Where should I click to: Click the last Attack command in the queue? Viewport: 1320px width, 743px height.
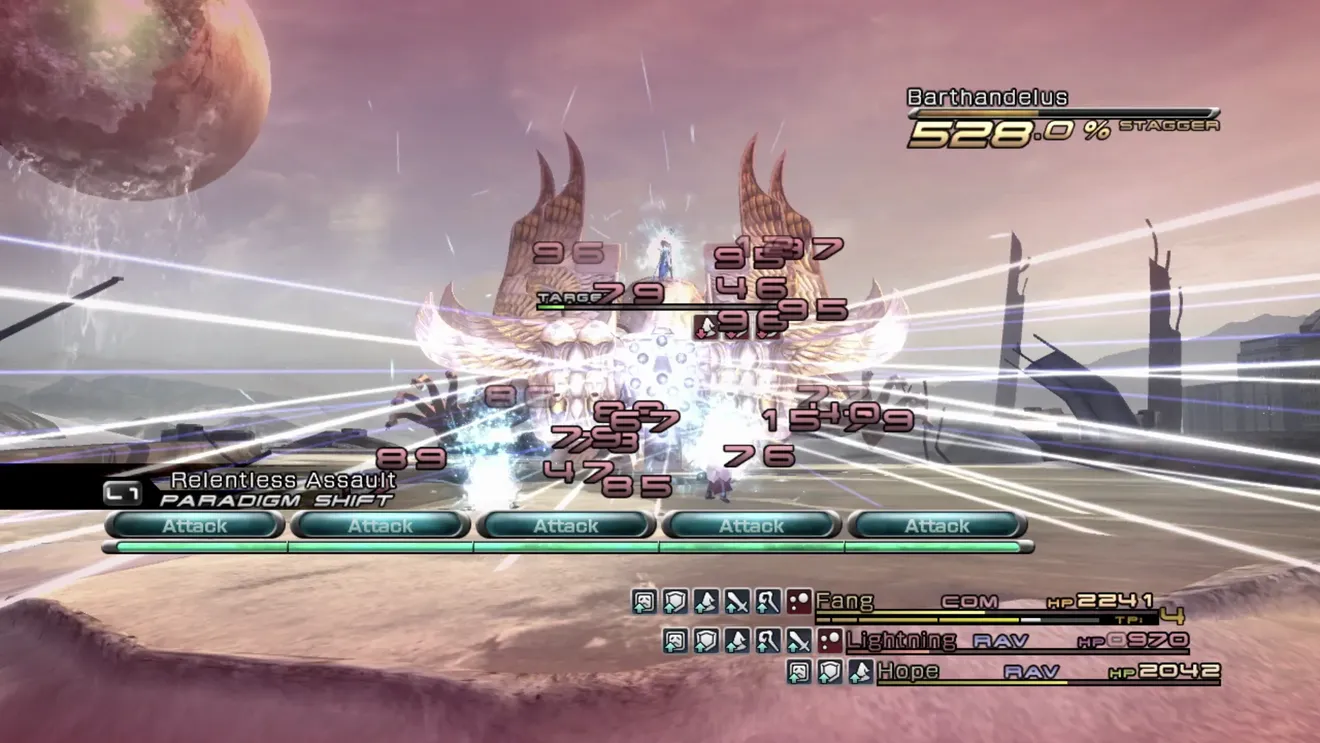pyautogui.click(x=937, y=525)
